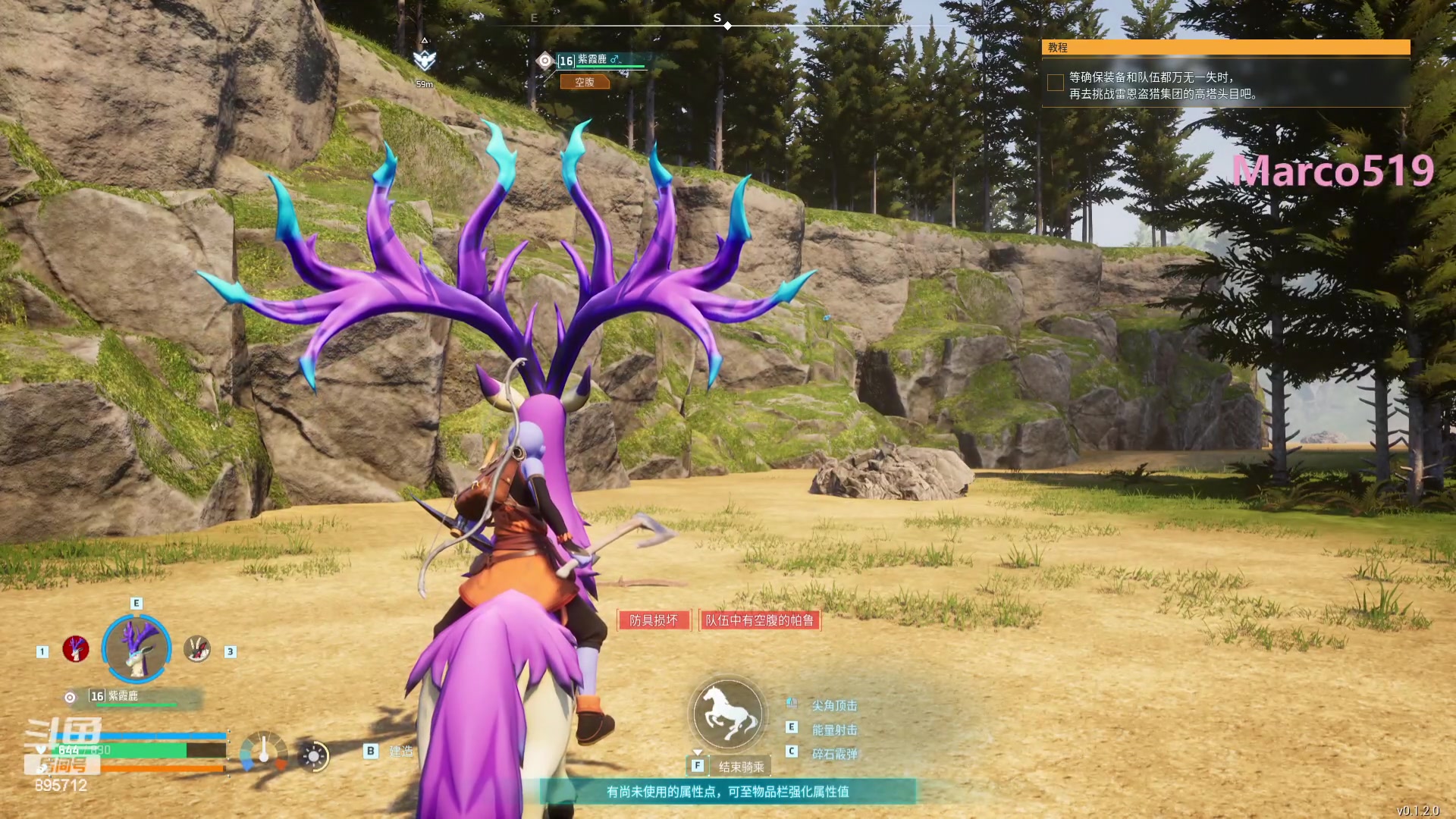Select the 结束骑乘 dismount option
Viewport: 1456px width, 819px height.
point(741,767)
